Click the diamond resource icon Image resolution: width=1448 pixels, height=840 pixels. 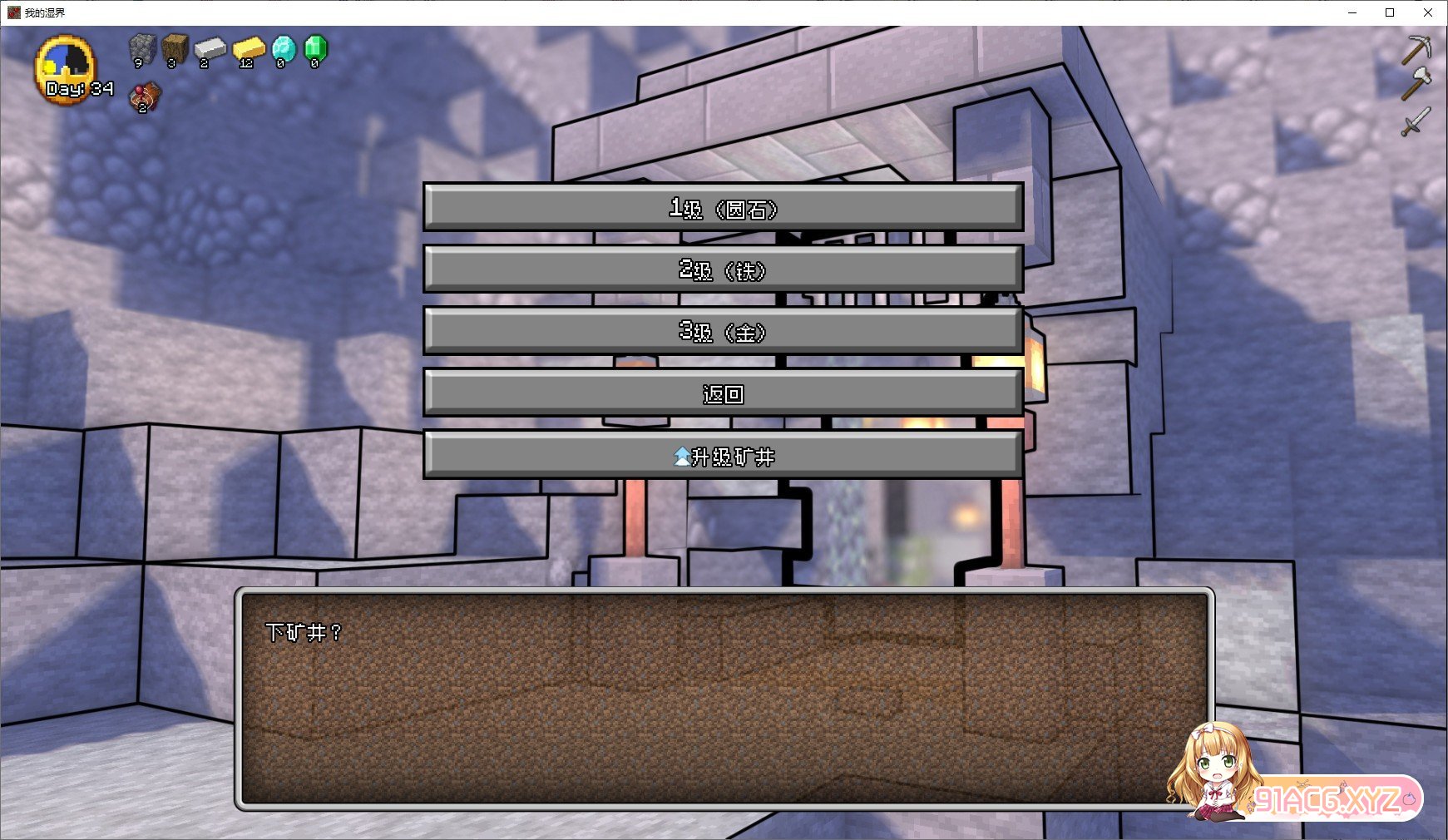tap(284, 50)
